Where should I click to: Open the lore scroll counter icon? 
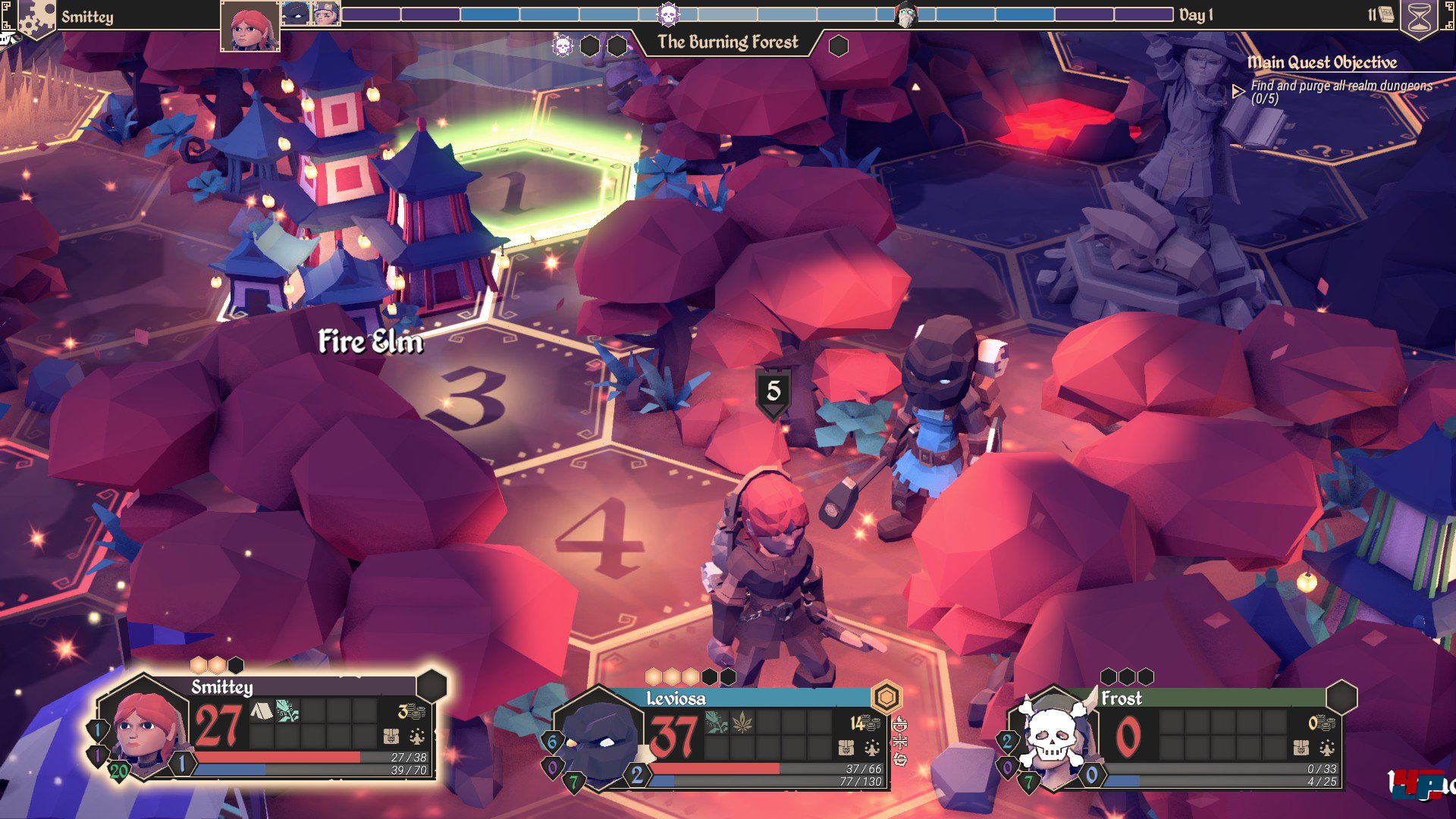(x=1385, y=14)
